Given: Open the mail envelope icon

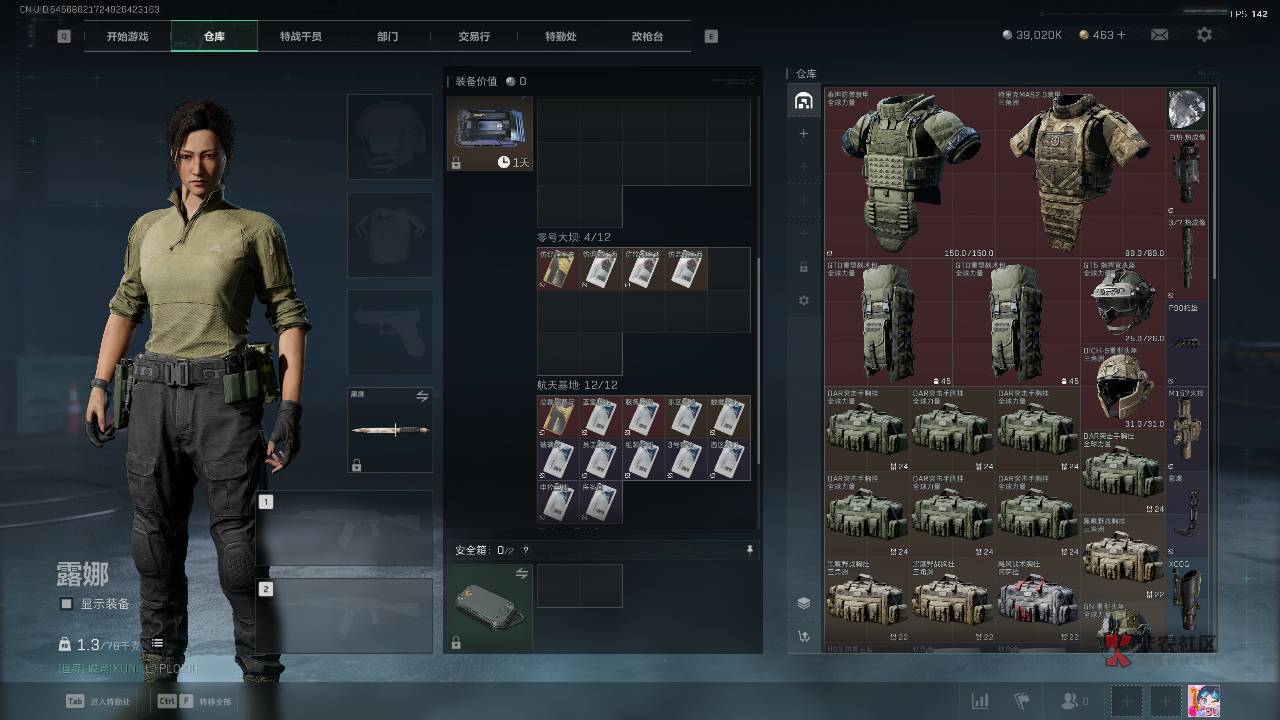Looking at the screenshot, I should (1159, 35).
